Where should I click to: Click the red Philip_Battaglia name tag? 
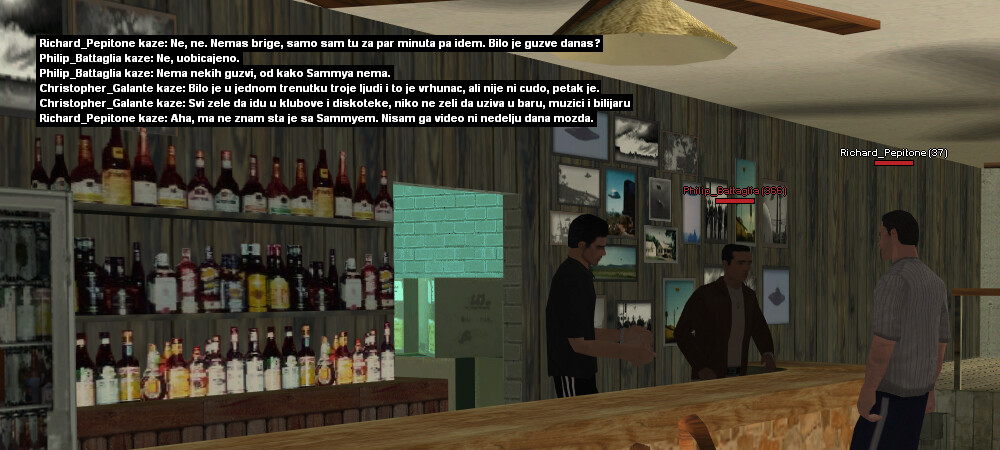pos(734,190)
